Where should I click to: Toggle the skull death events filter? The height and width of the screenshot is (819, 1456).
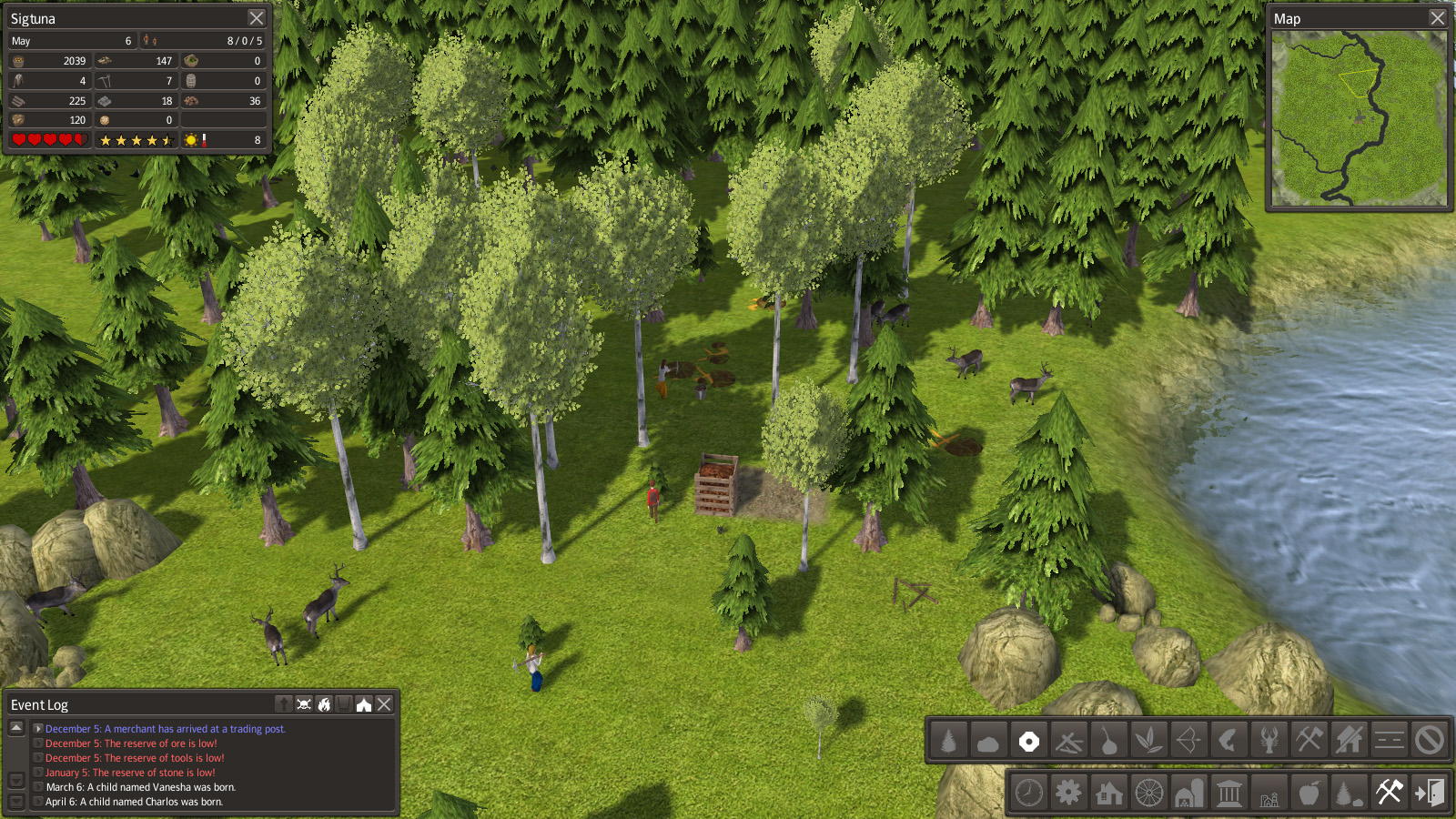pos(304,704)
